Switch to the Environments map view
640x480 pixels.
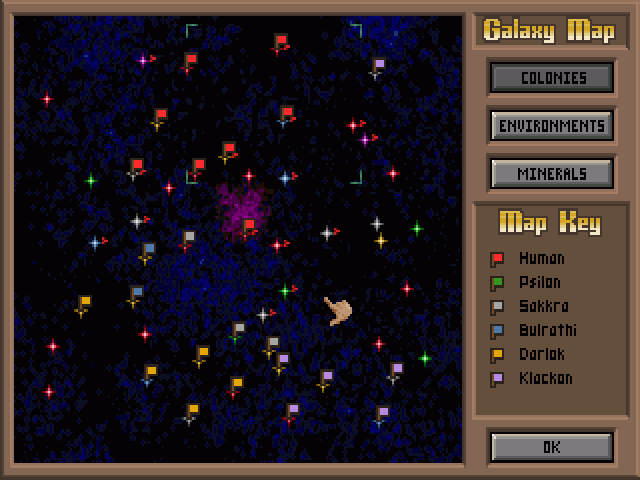pyautogui.click(x=551, y=125)
